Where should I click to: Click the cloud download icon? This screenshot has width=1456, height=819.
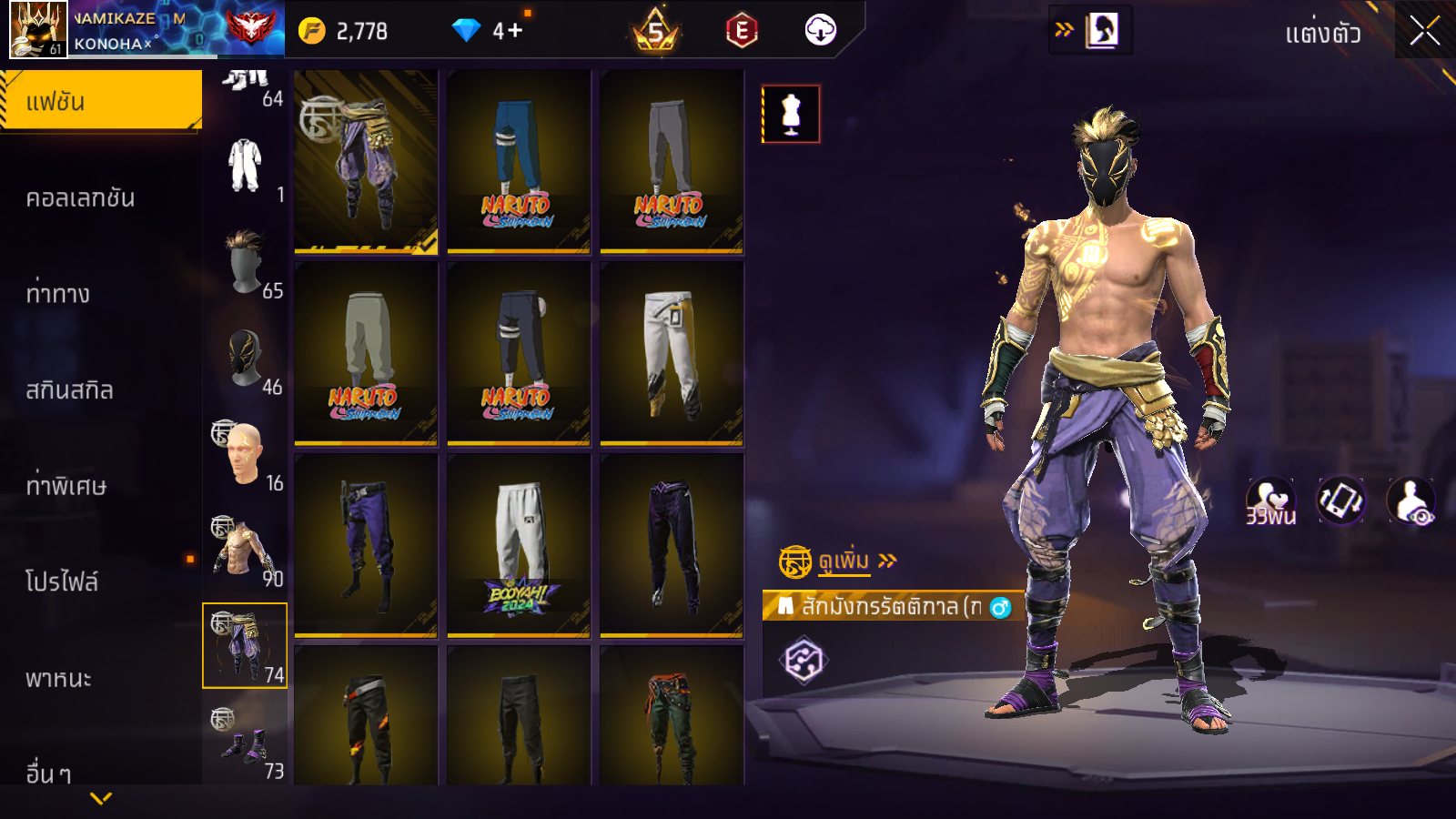coord(820,31)
